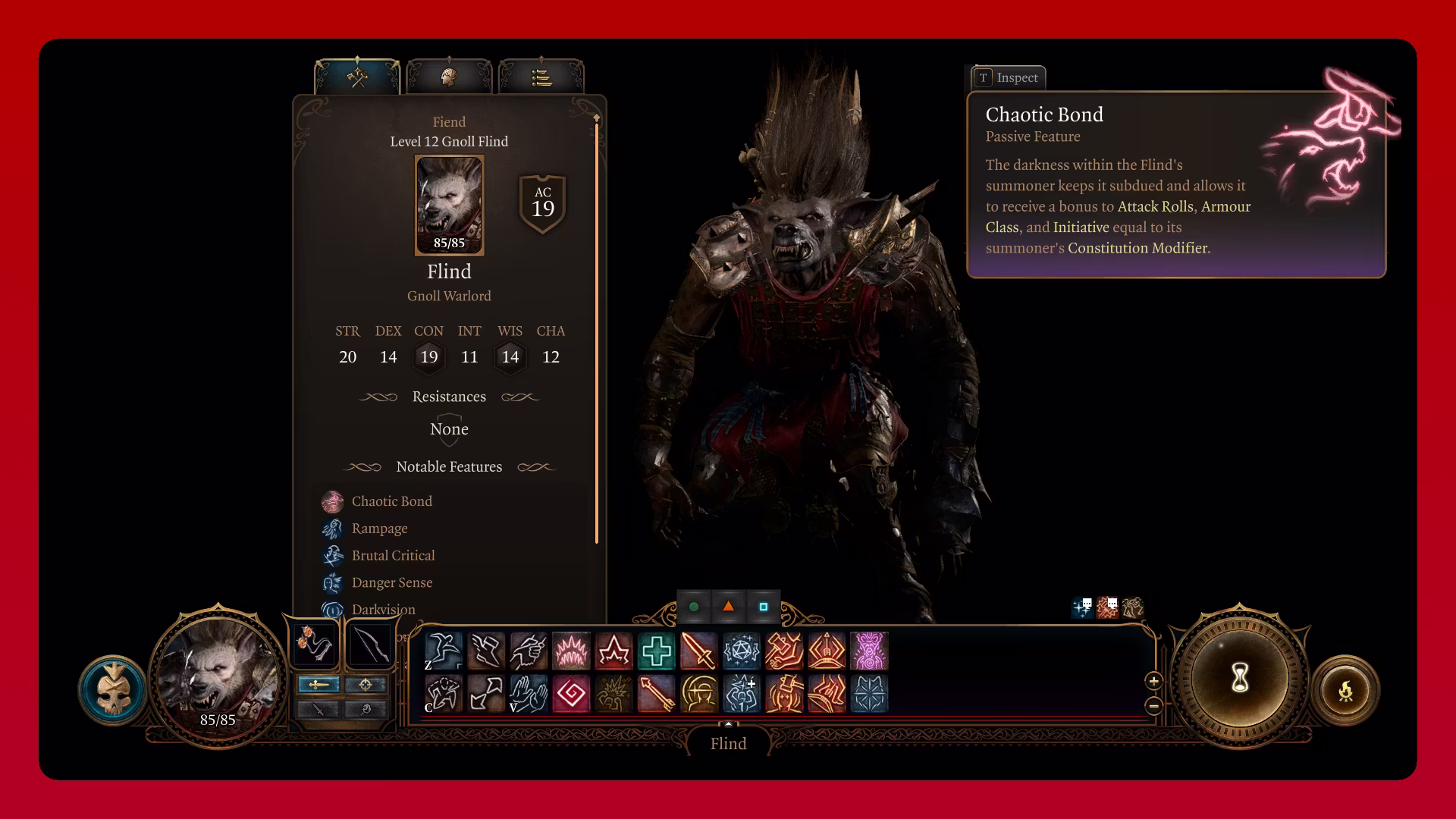Click the Inspect button with T shortcut
1456x819 pixels.
pos(1009,77)
